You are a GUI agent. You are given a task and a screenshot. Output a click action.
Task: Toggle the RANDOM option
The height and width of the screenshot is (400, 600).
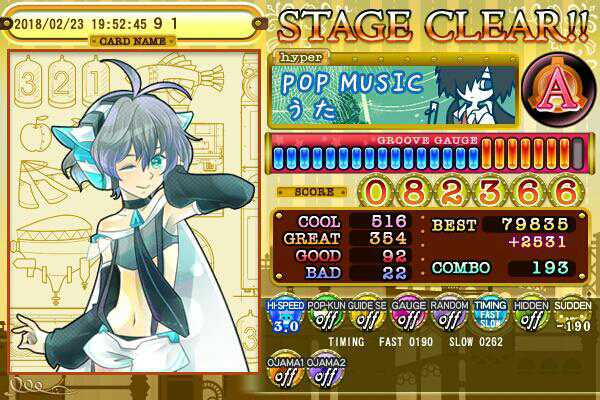(446, 318)
